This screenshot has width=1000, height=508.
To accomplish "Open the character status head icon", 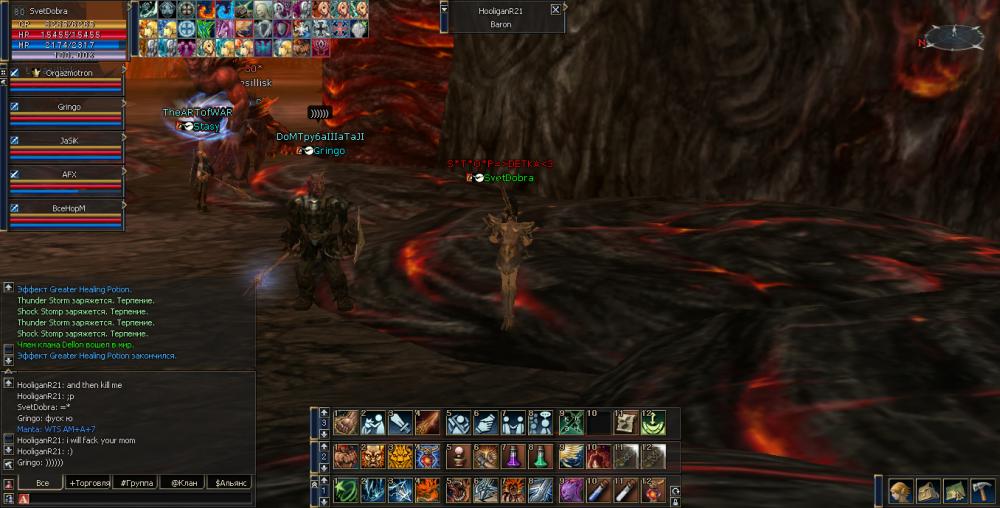I will click(901, 491).
